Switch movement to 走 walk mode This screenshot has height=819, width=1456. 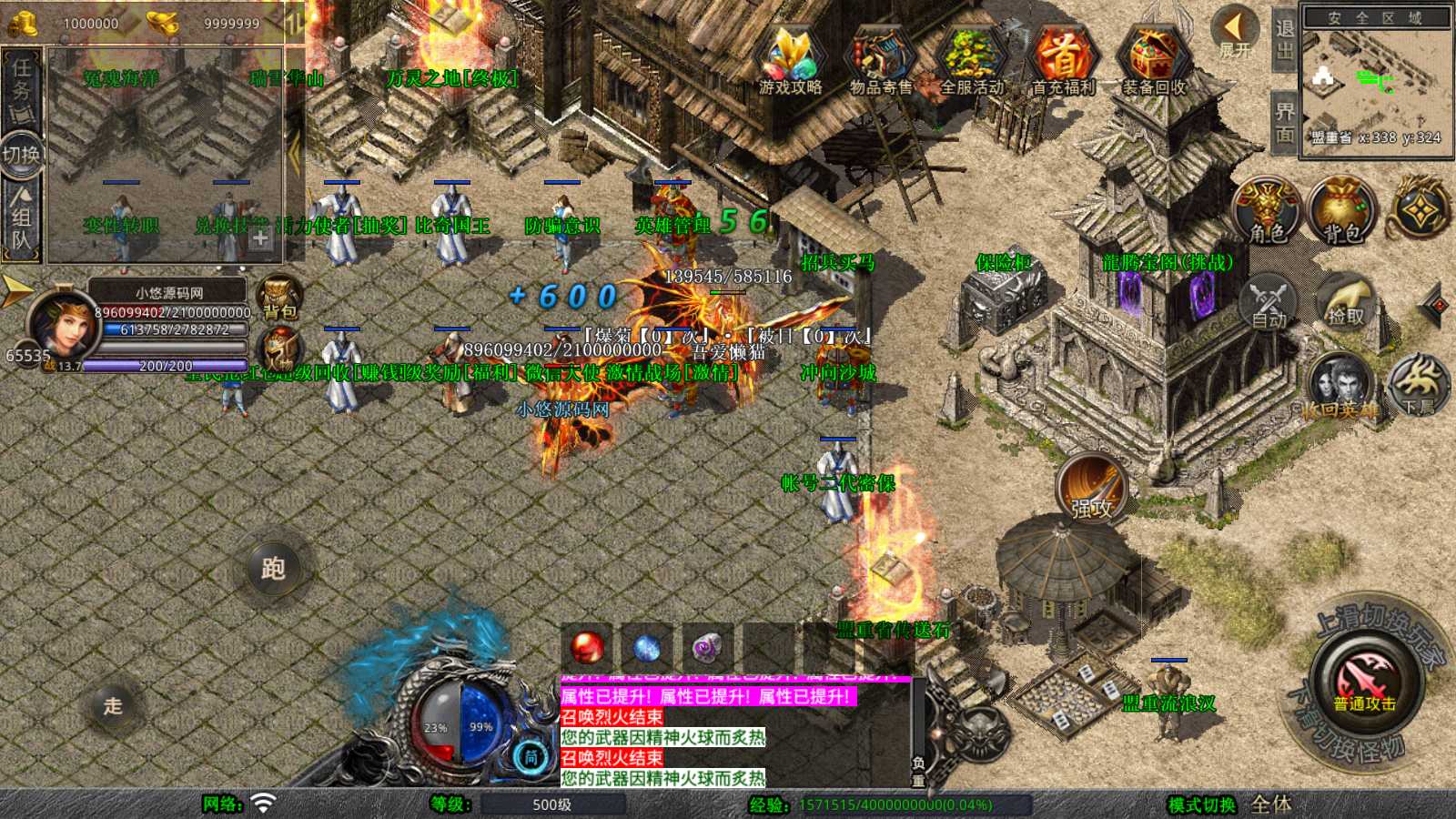(113, 705)
